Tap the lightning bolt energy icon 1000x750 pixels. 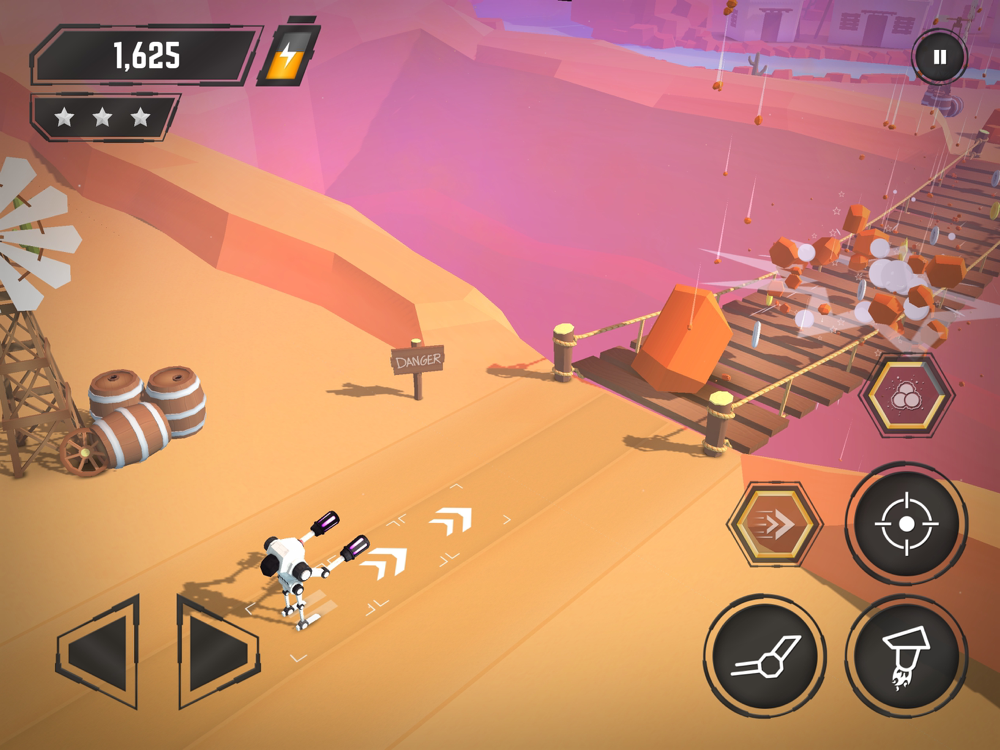click(x=287, y=56)
